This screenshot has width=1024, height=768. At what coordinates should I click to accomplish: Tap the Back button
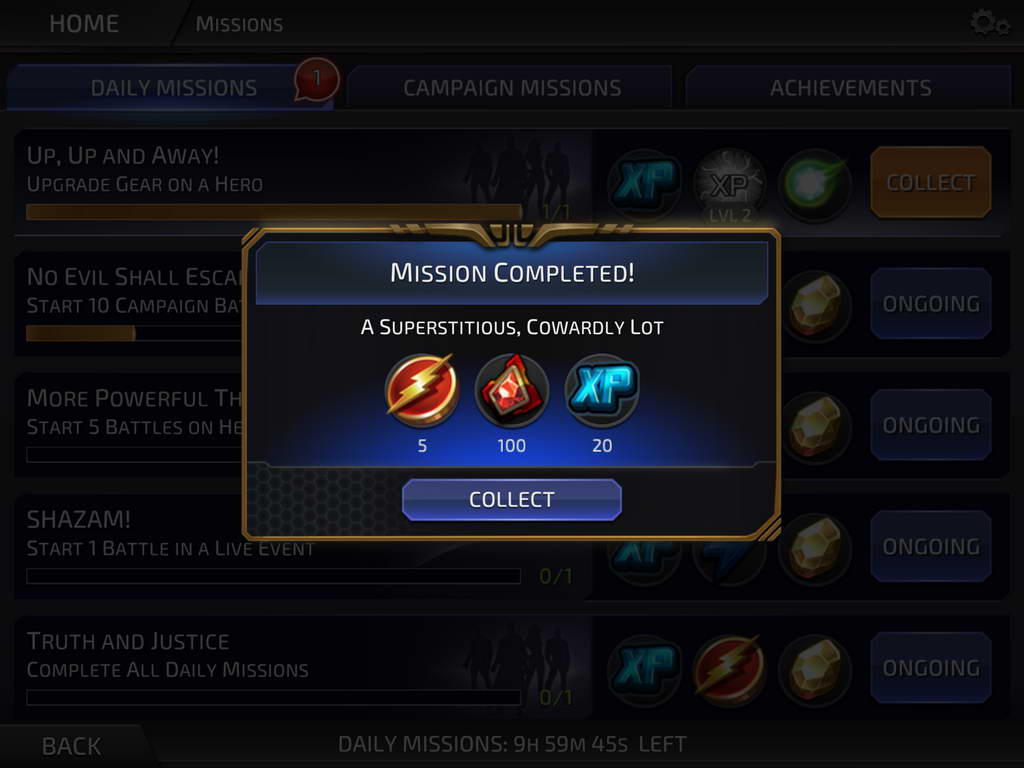point(71,746)
